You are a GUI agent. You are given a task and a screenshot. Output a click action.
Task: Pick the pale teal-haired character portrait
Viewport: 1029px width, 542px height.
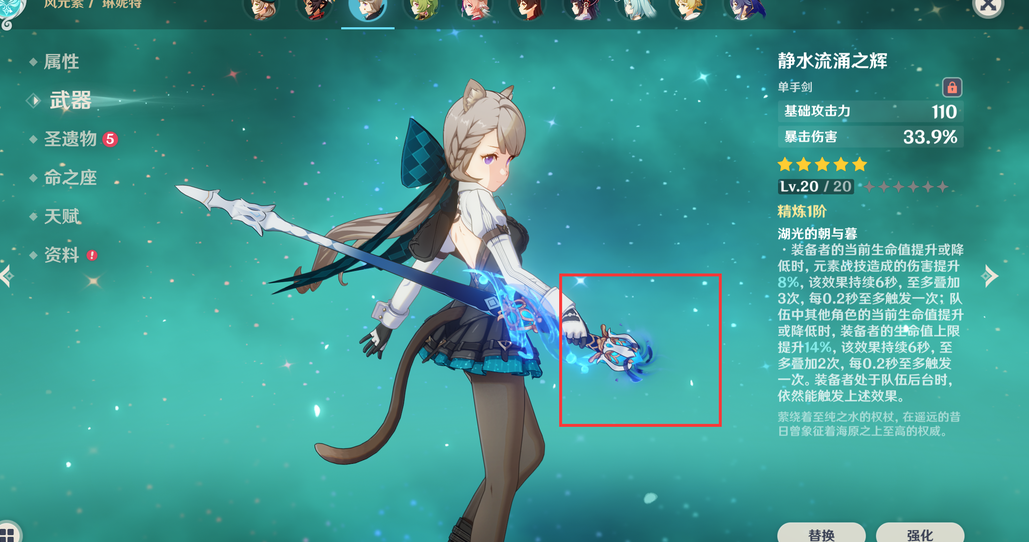[634, 10]
